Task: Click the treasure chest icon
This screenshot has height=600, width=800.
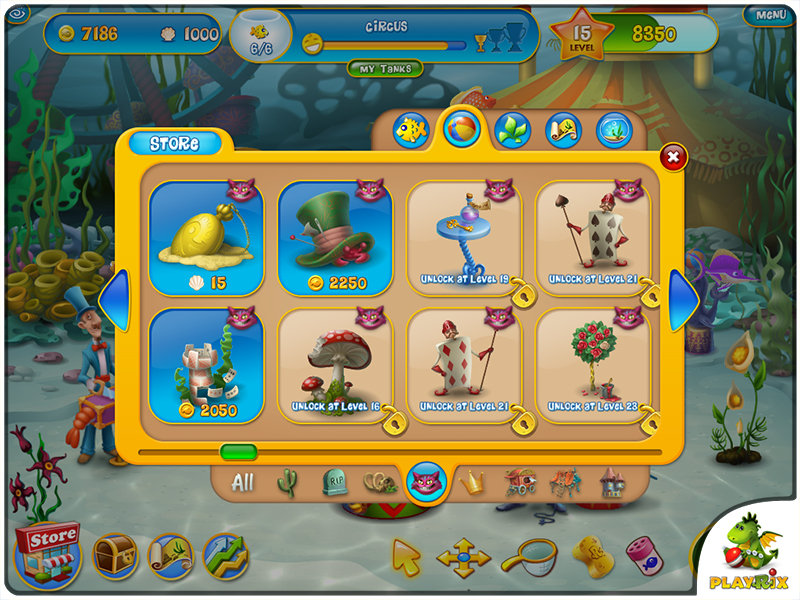Action: pos(115,555)
